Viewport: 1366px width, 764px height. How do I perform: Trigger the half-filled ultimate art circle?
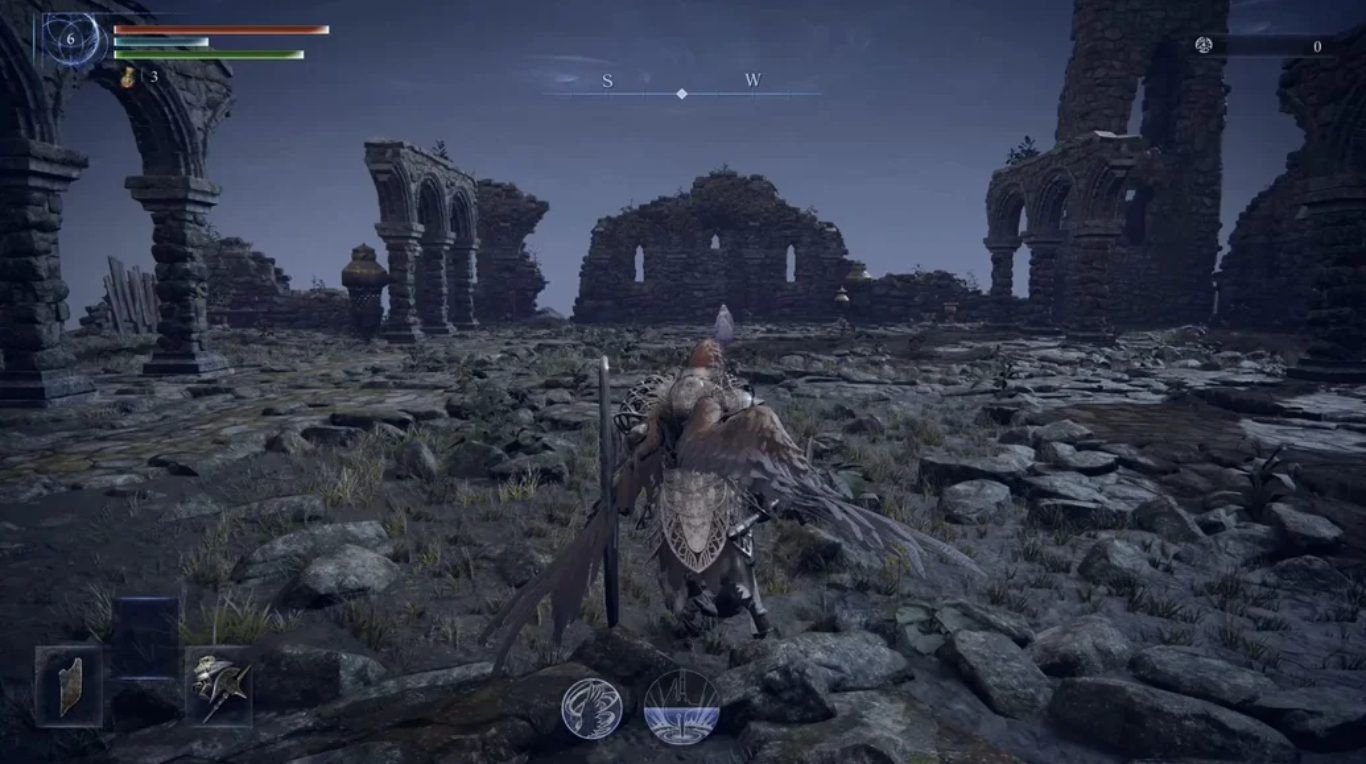click(x=681, y=706)
